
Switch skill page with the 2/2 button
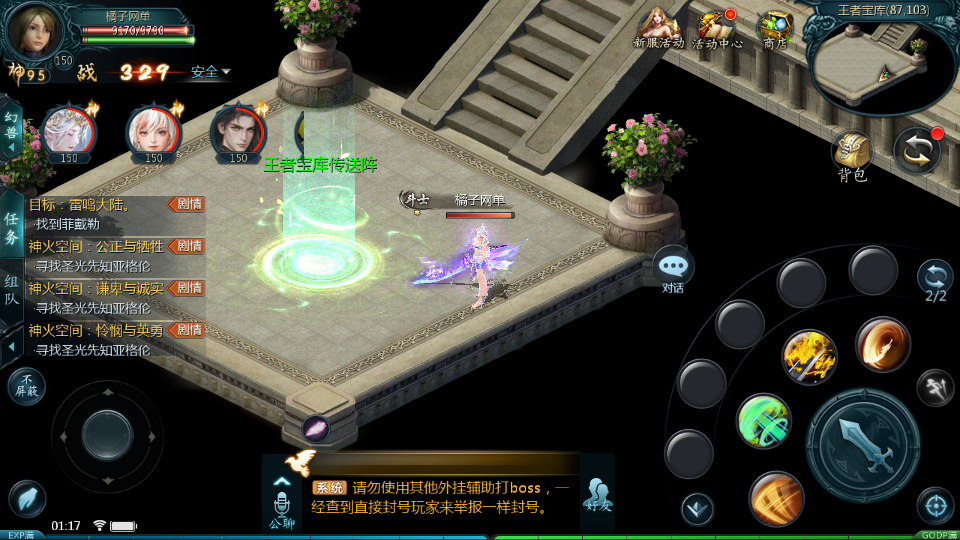tap(935, 279)
